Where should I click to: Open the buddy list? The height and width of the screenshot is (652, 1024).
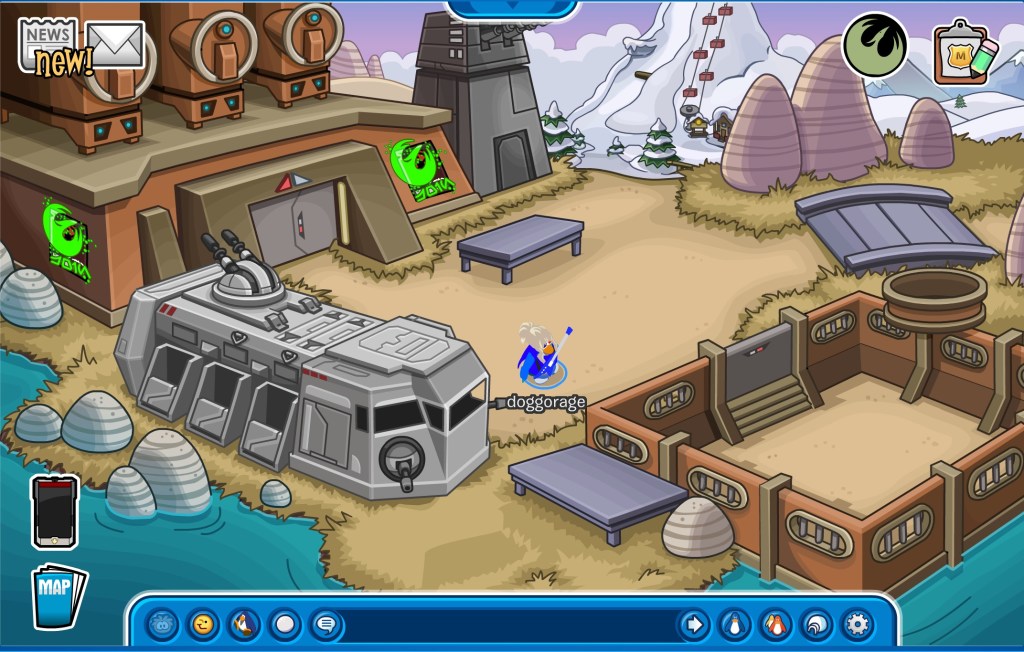pos(774,625)
